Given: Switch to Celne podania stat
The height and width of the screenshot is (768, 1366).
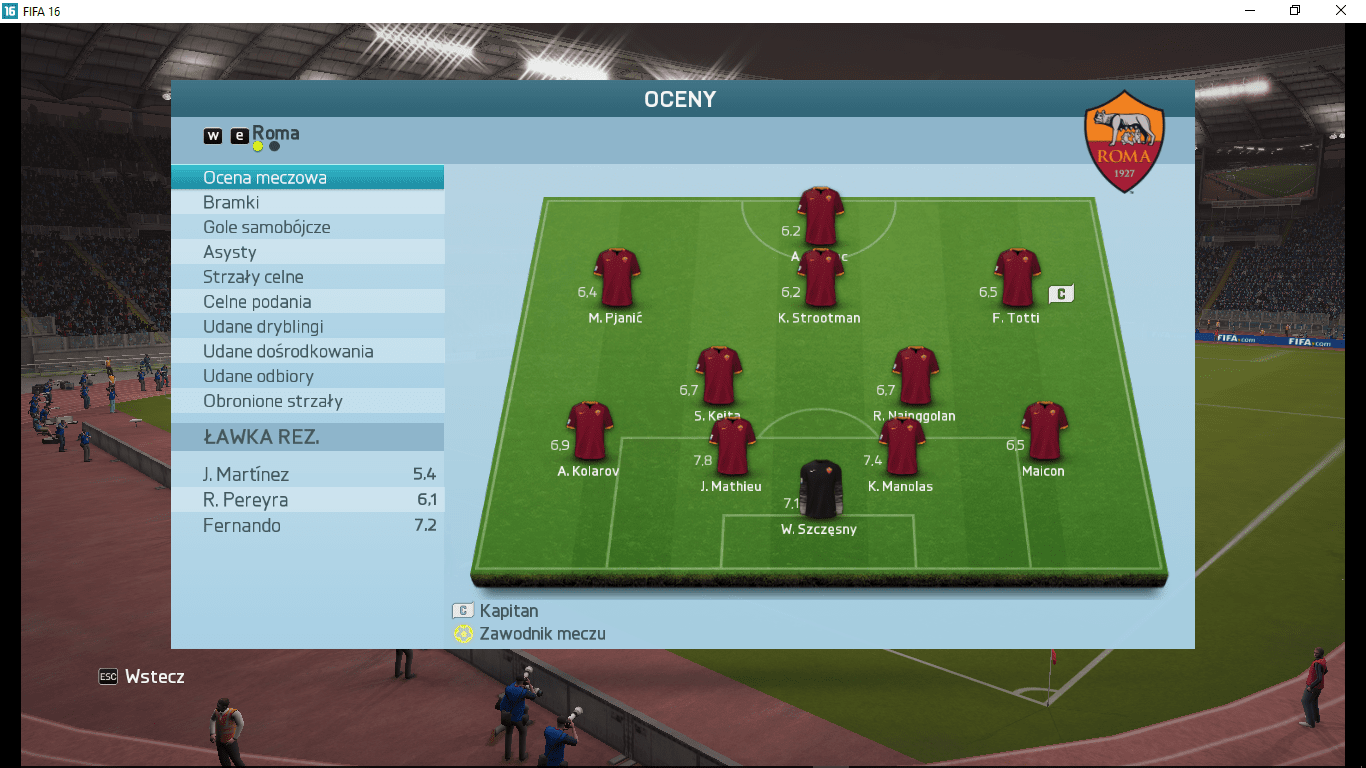Looking at the screenshot, I should coord(257,302).
